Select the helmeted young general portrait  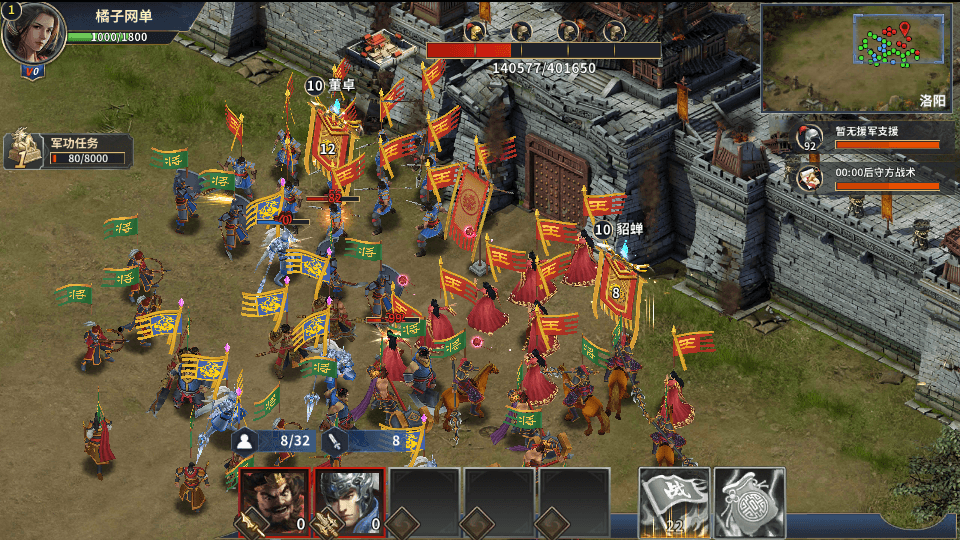tap(350, 500)
